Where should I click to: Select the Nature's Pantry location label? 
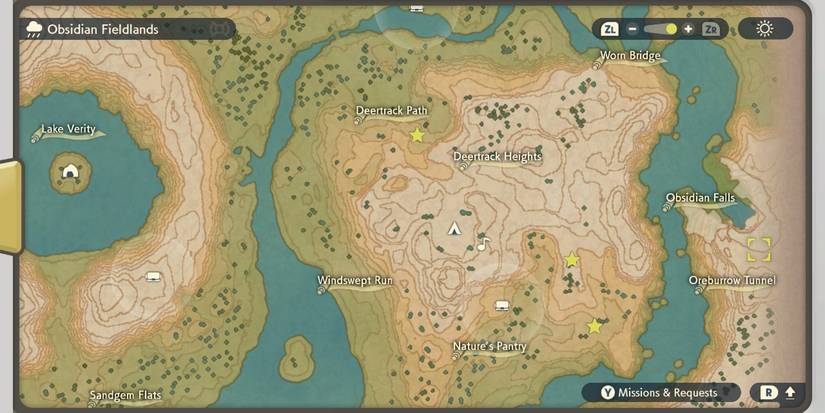489,347
